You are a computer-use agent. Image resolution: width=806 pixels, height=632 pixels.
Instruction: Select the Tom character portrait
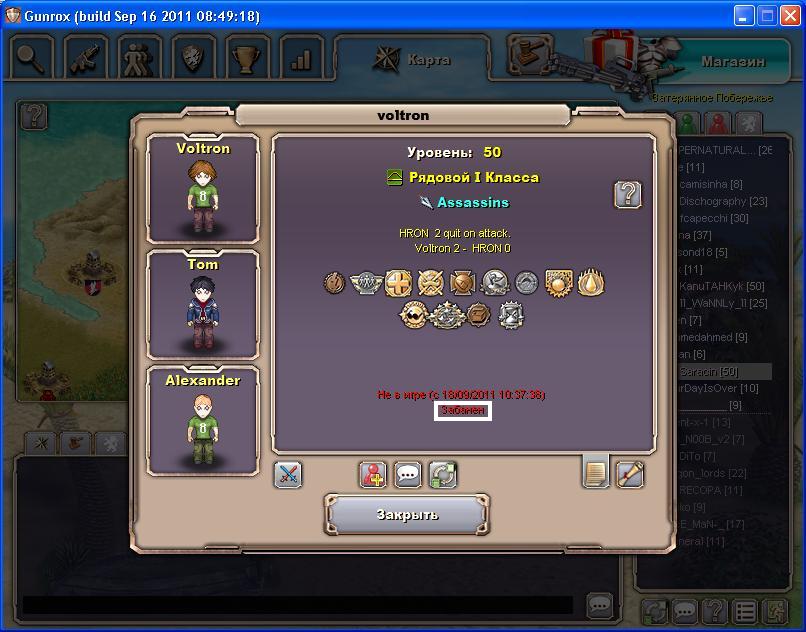(x=203, y=305)
